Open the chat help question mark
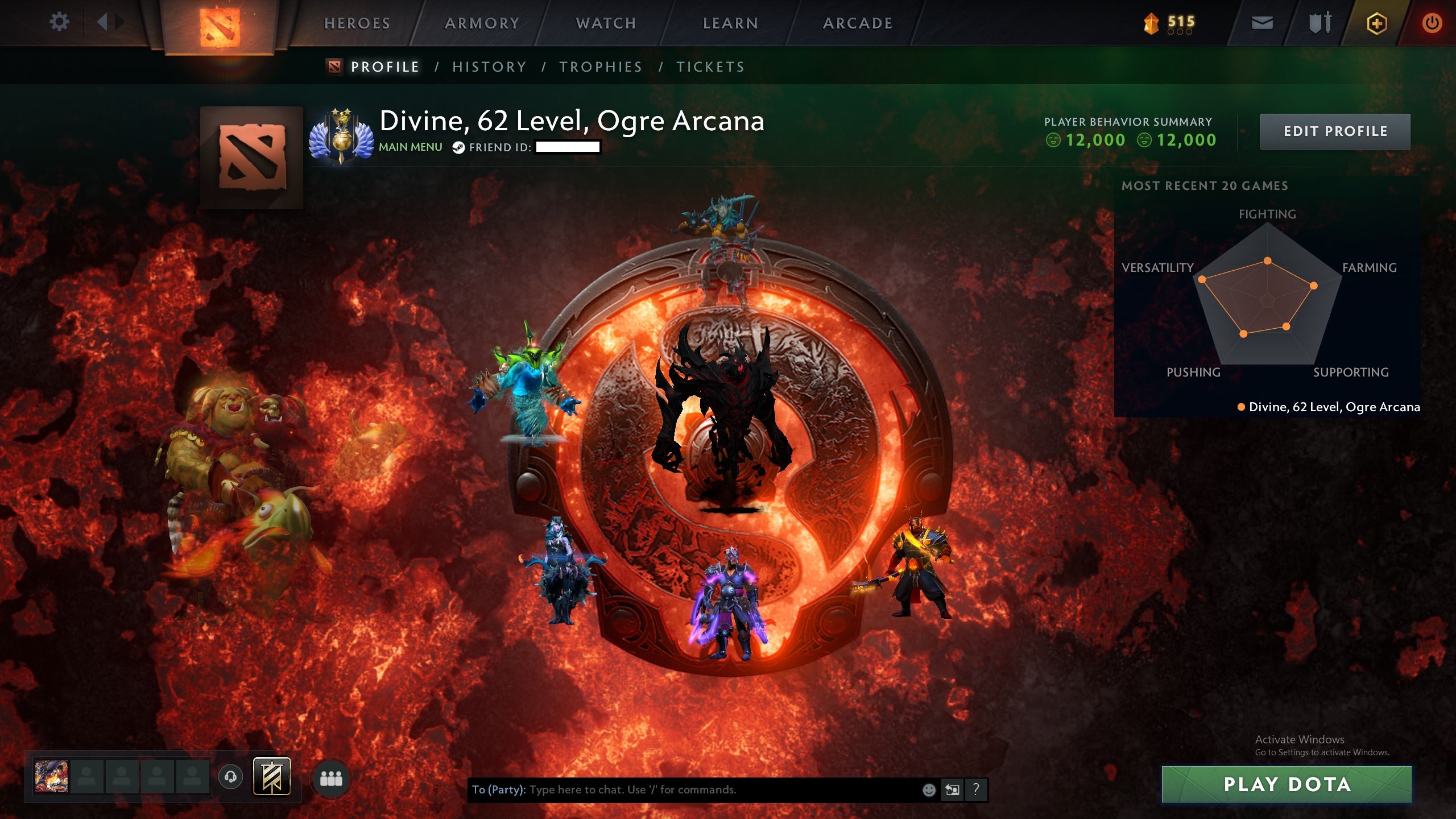 [976, 791]
